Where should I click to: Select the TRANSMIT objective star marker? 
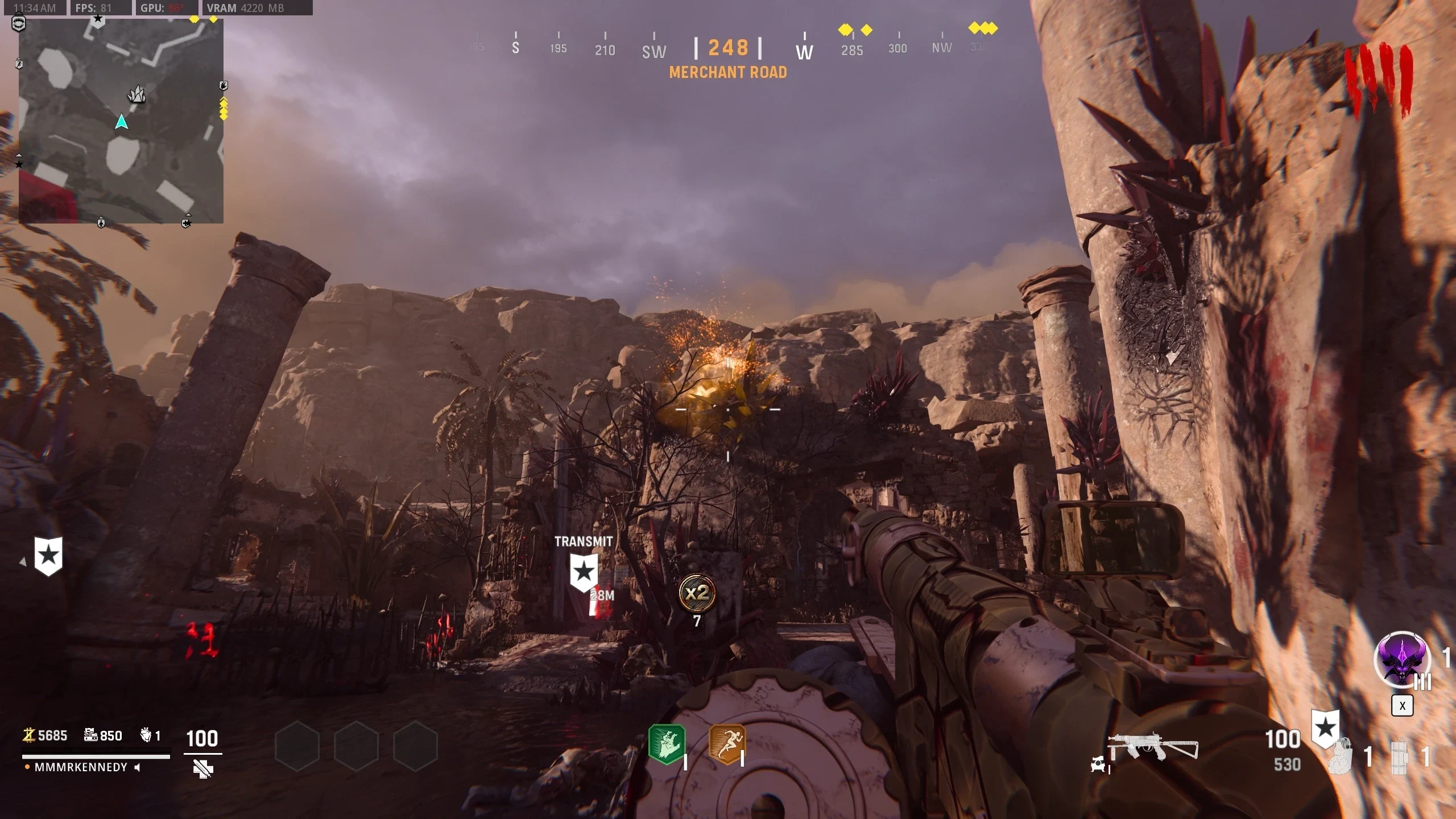pyautogui.click(x=584, y=572)
